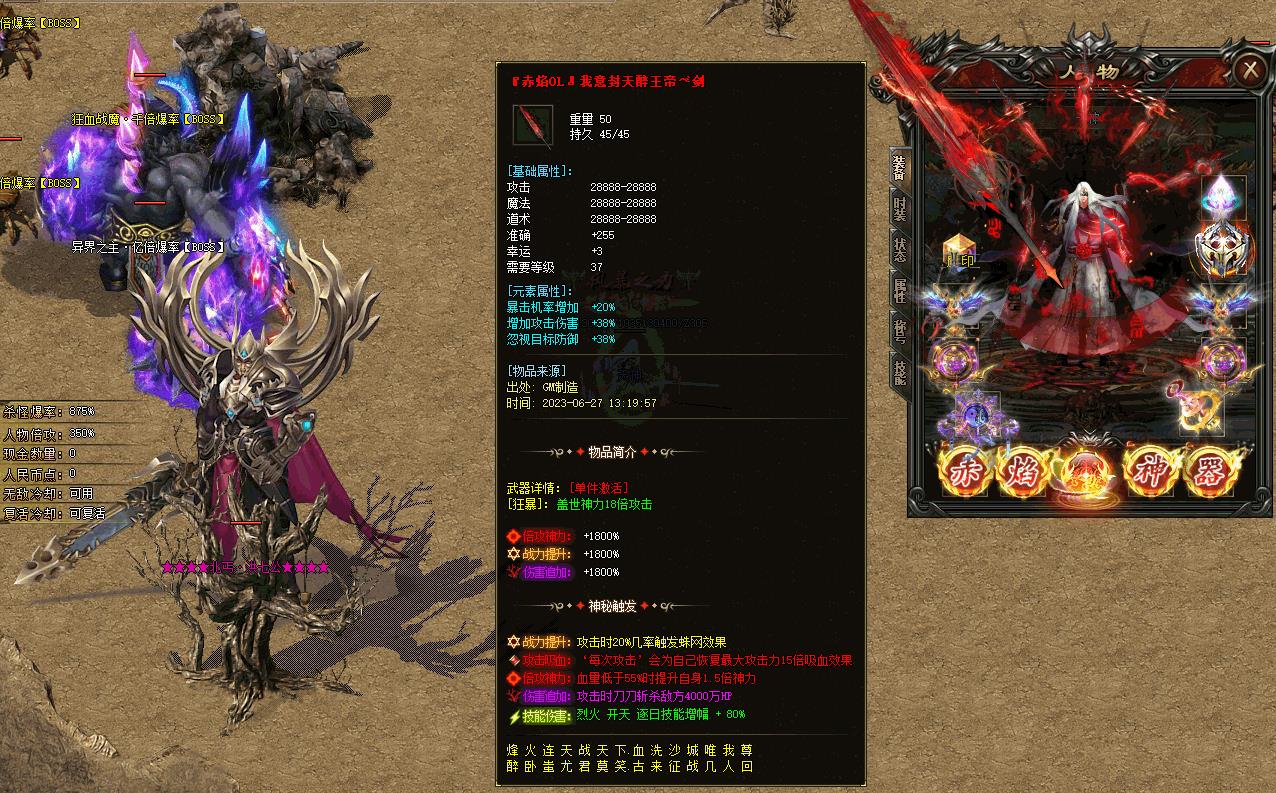Image resolution: width=1276 pixels, height=793 pixels.
Task: Select the white crystal gem slot
Action: click(x=1223, y=195)
